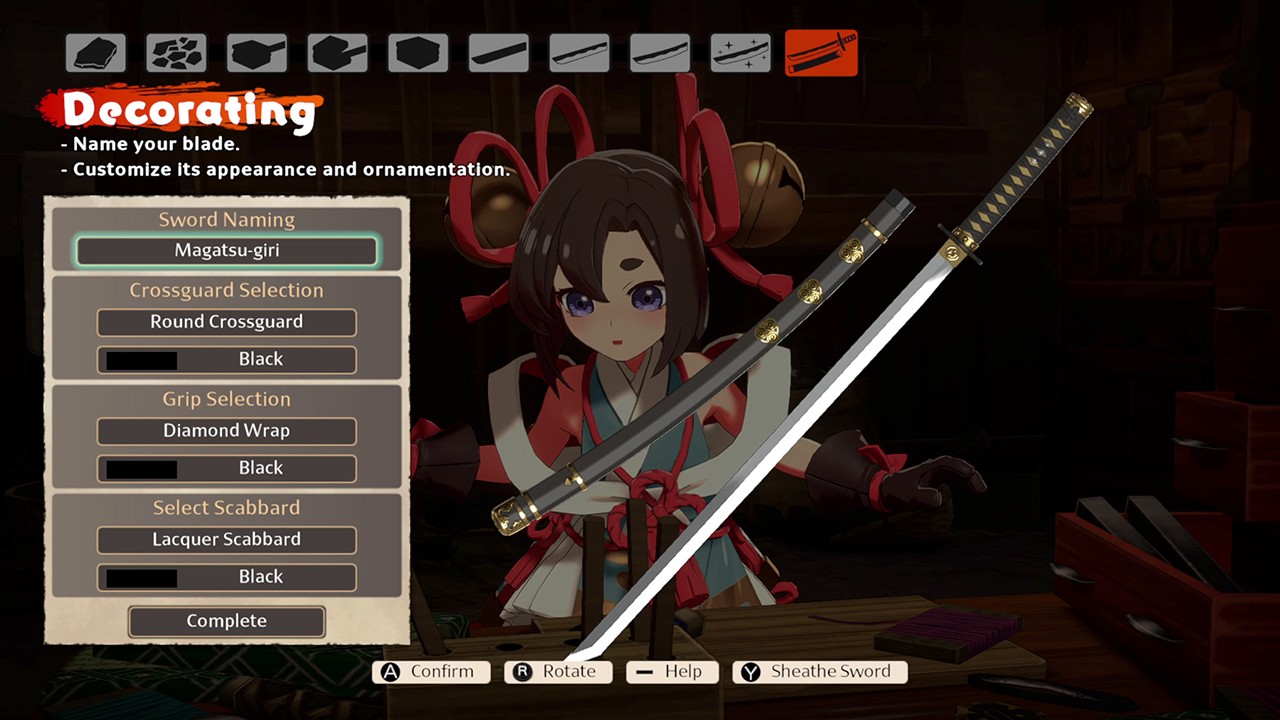Click the Complete button
The width and height of the screenshot is (1280, 720).
click(x=227, y=621)
